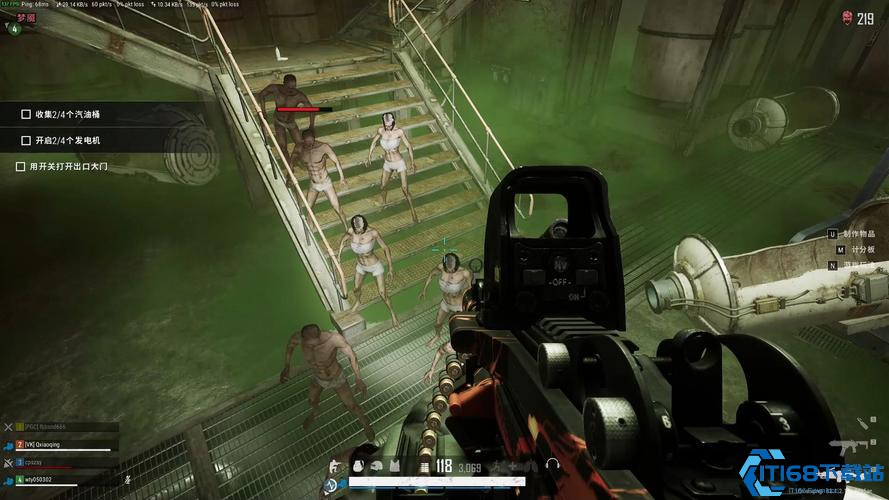
Task: Click the wave number 4 badge
Action: click(x=13, y=28)
